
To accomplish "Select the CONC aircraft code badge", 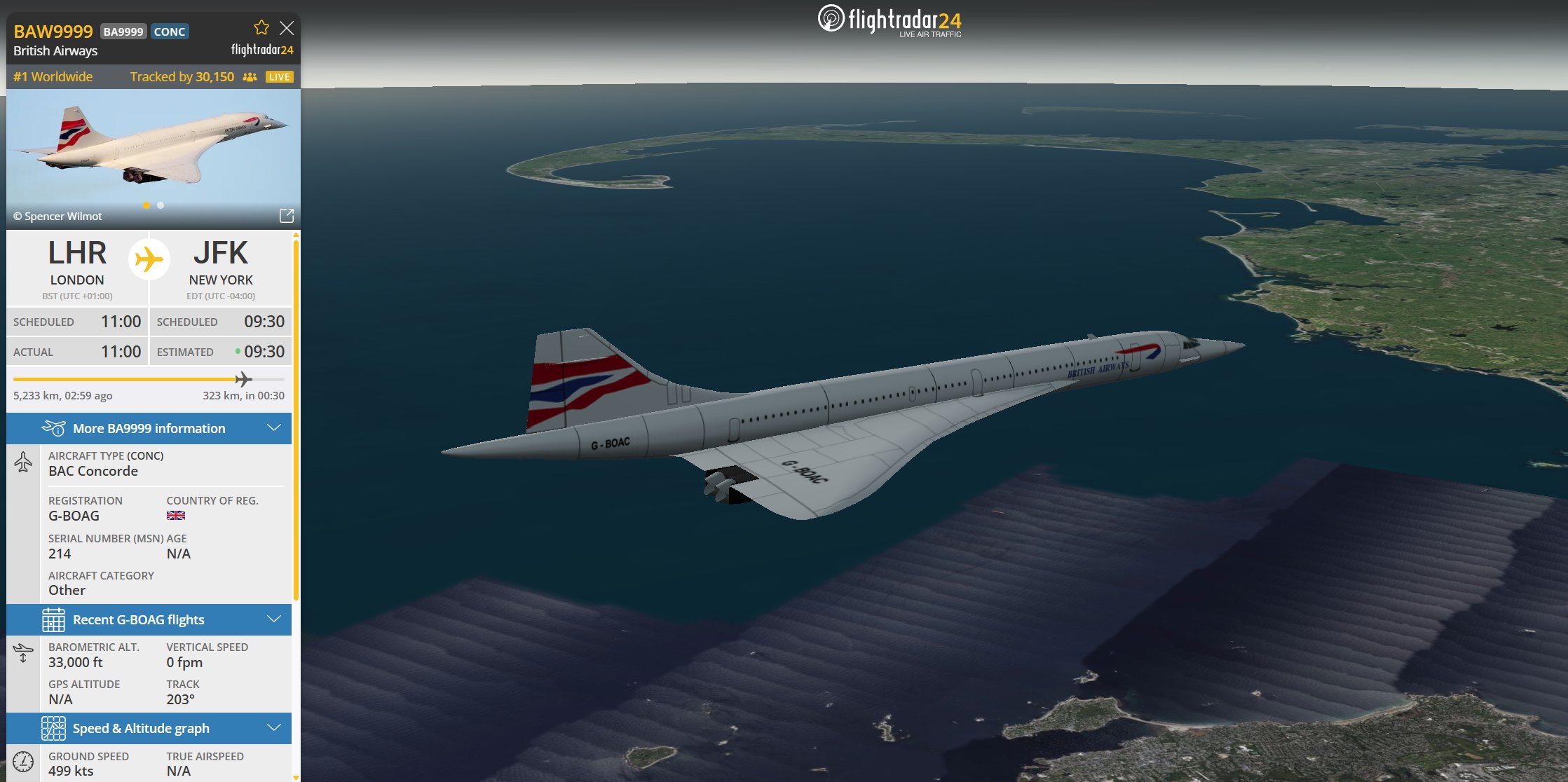I will [169, 31].
